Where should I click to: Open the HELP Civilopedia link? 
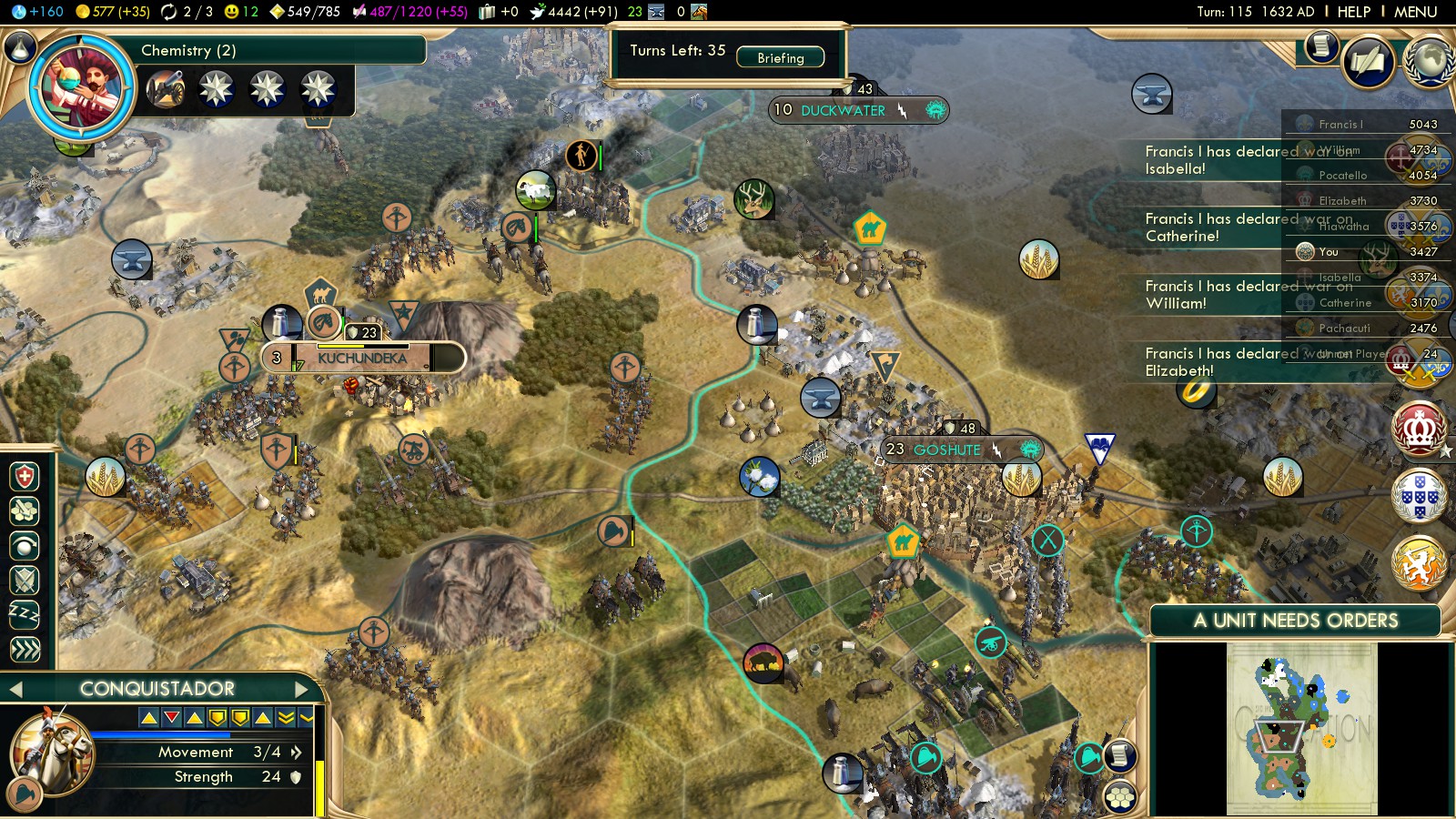1353,12
